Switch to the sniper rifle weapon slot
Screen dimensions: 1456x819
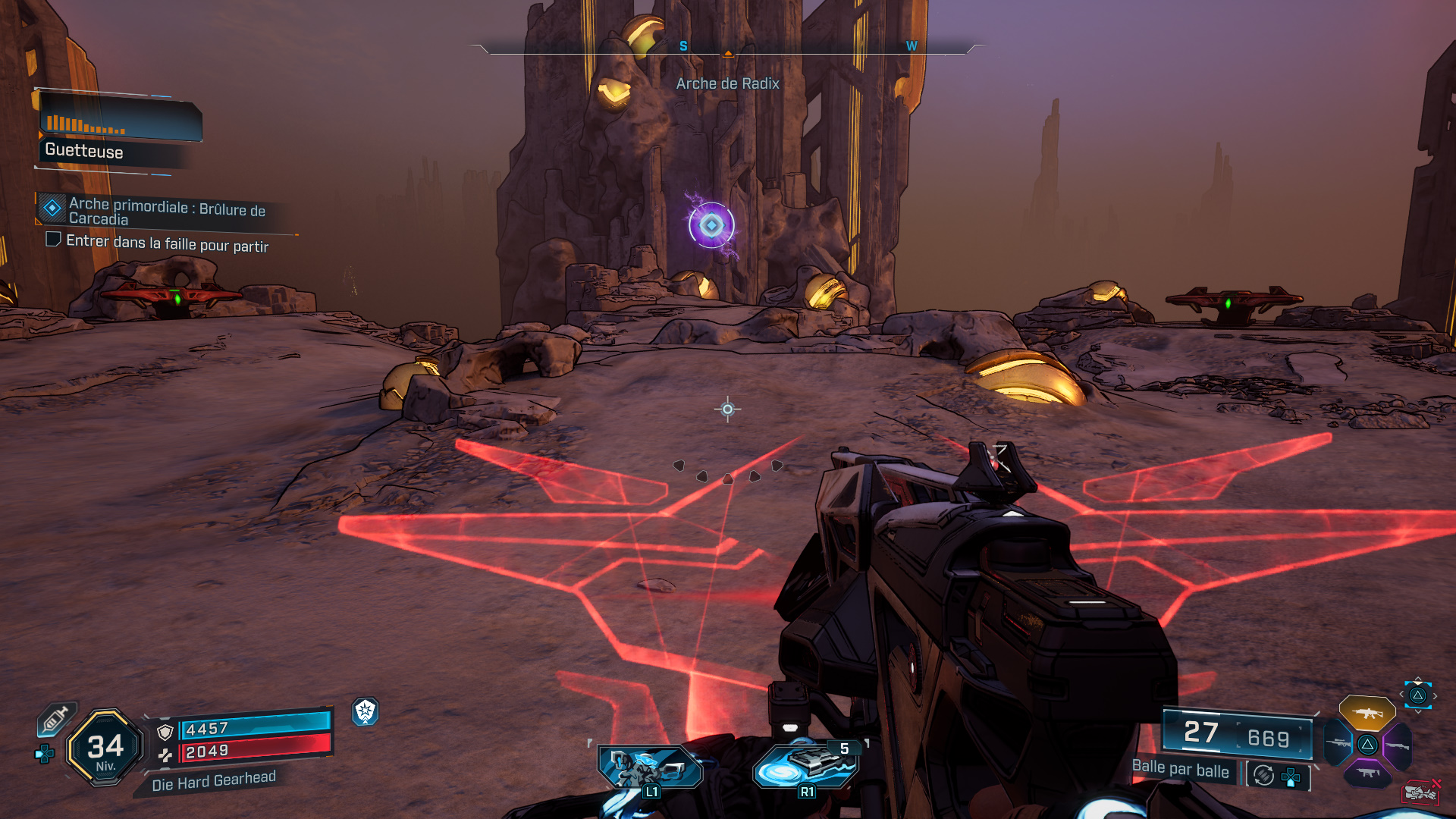[x=1338, y=743]
